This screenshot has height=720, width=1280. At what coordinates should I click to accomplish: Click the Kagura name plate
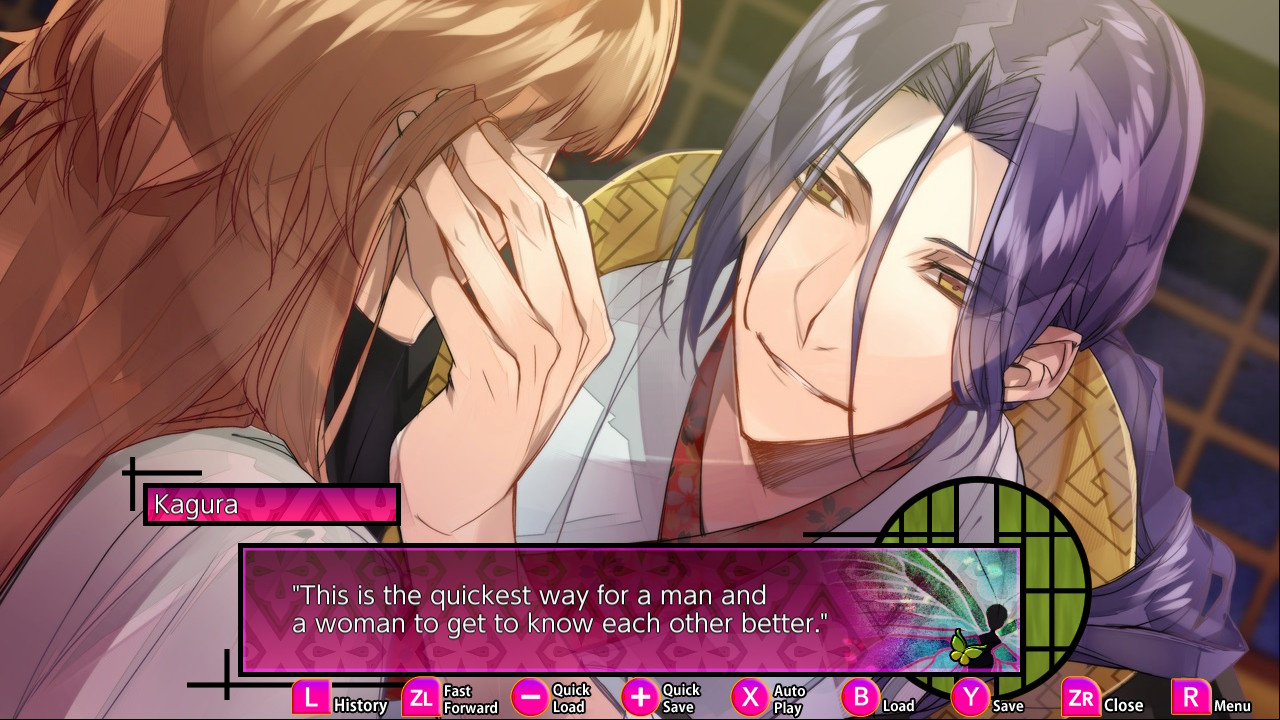click(x=270, y=504)
